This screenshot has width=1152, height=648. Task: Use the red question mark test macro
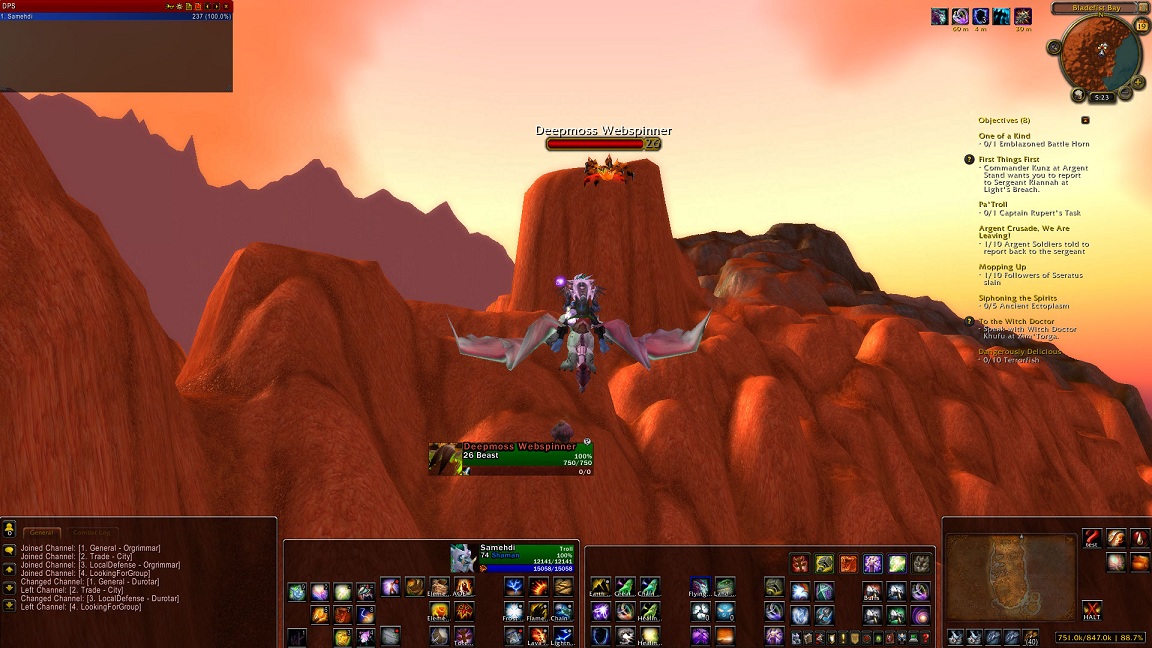[x=1092, y=538]
